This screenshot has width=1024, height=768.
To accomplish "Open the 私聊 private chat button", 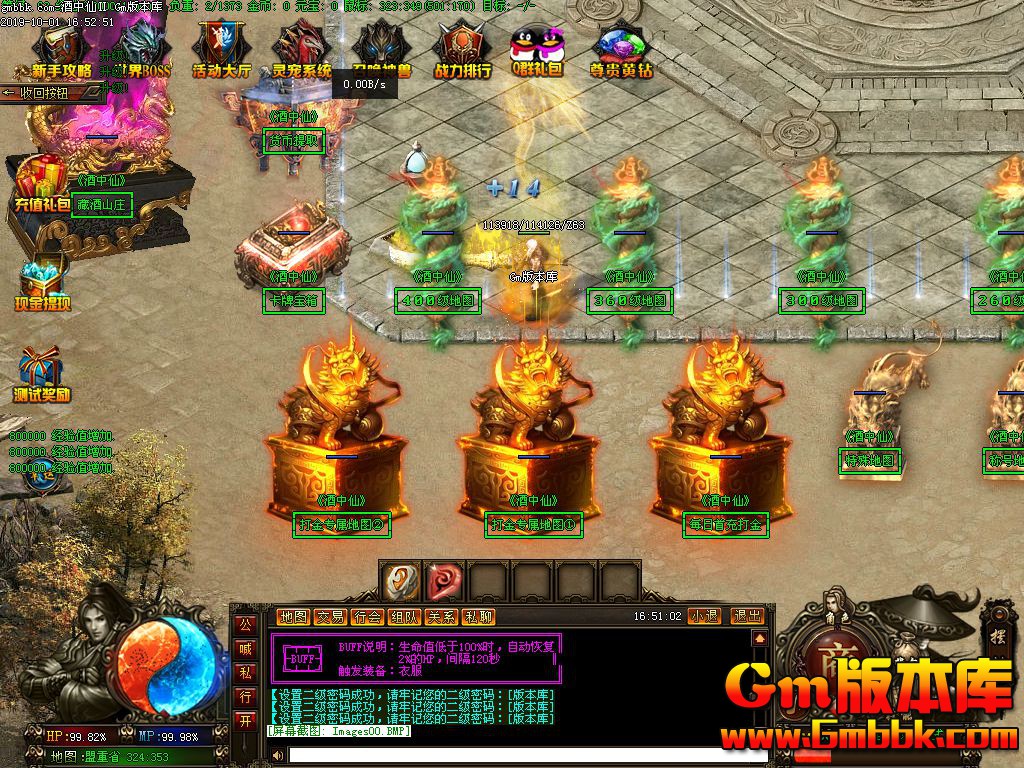I will coord(478,617).
